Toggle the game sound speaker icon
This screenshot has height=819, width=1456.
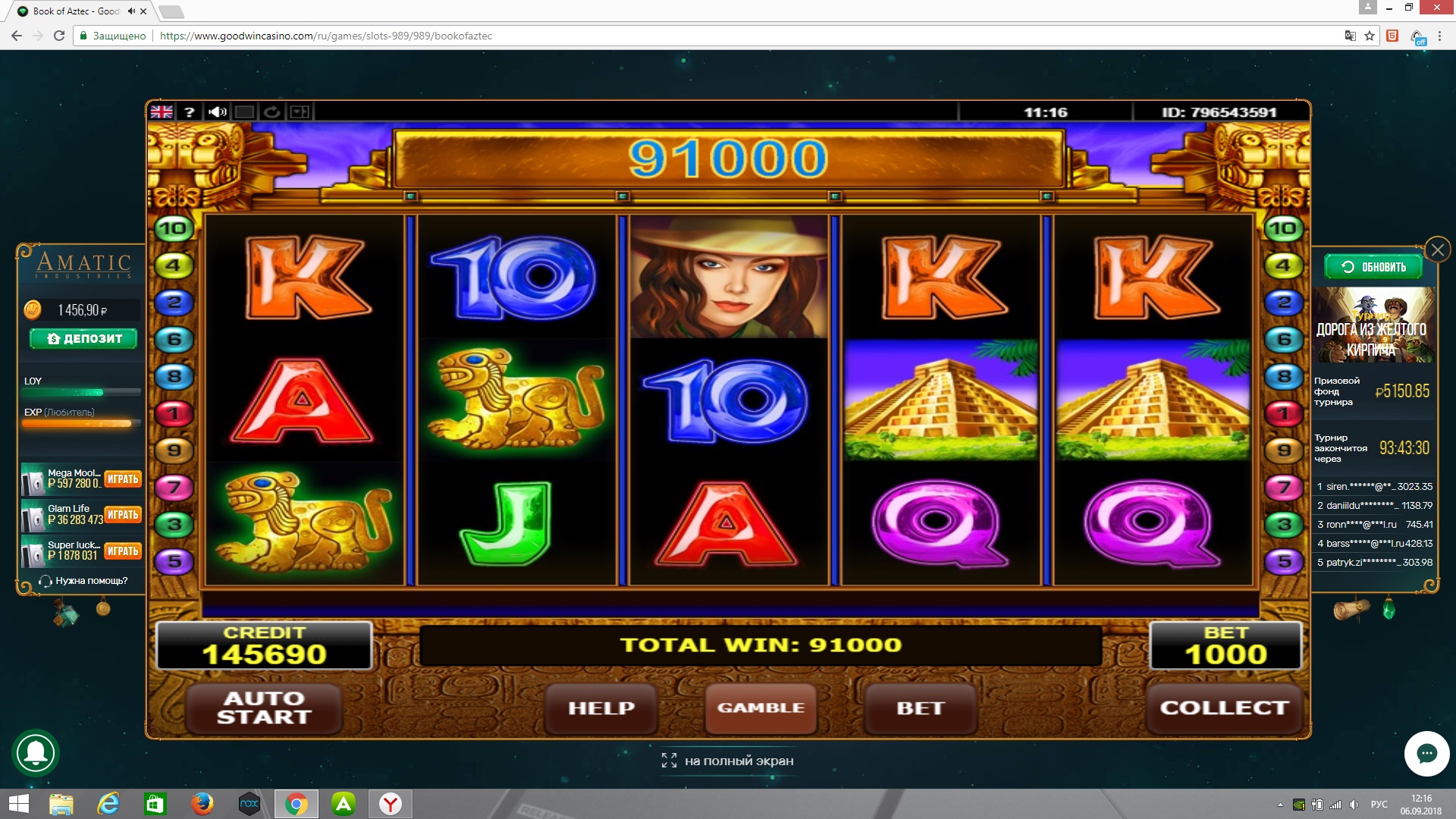tap(218, 112)
